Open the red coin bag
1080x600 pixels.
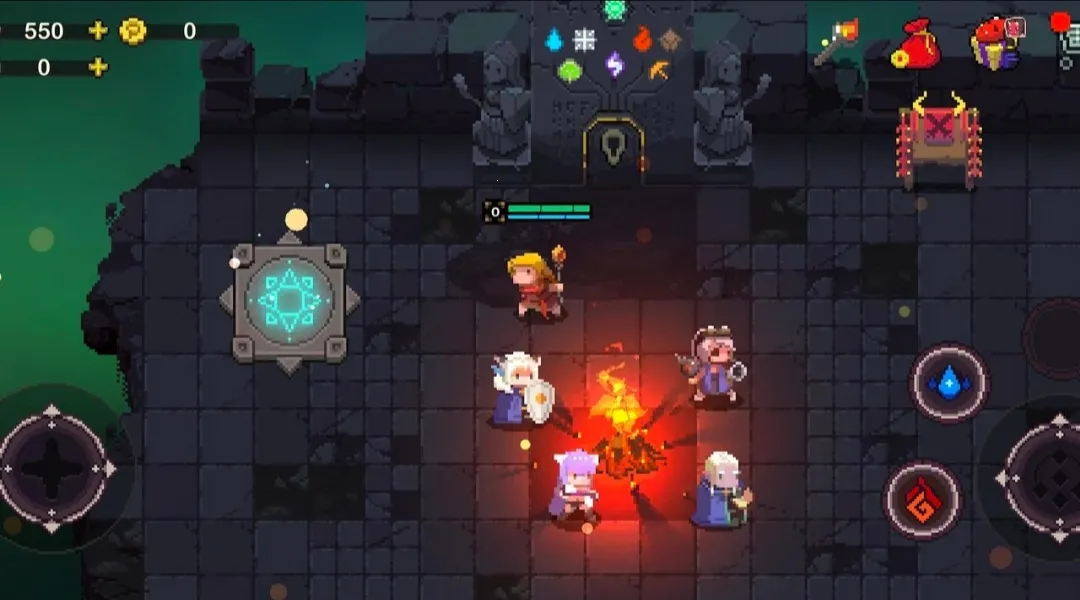coord(914,45)
